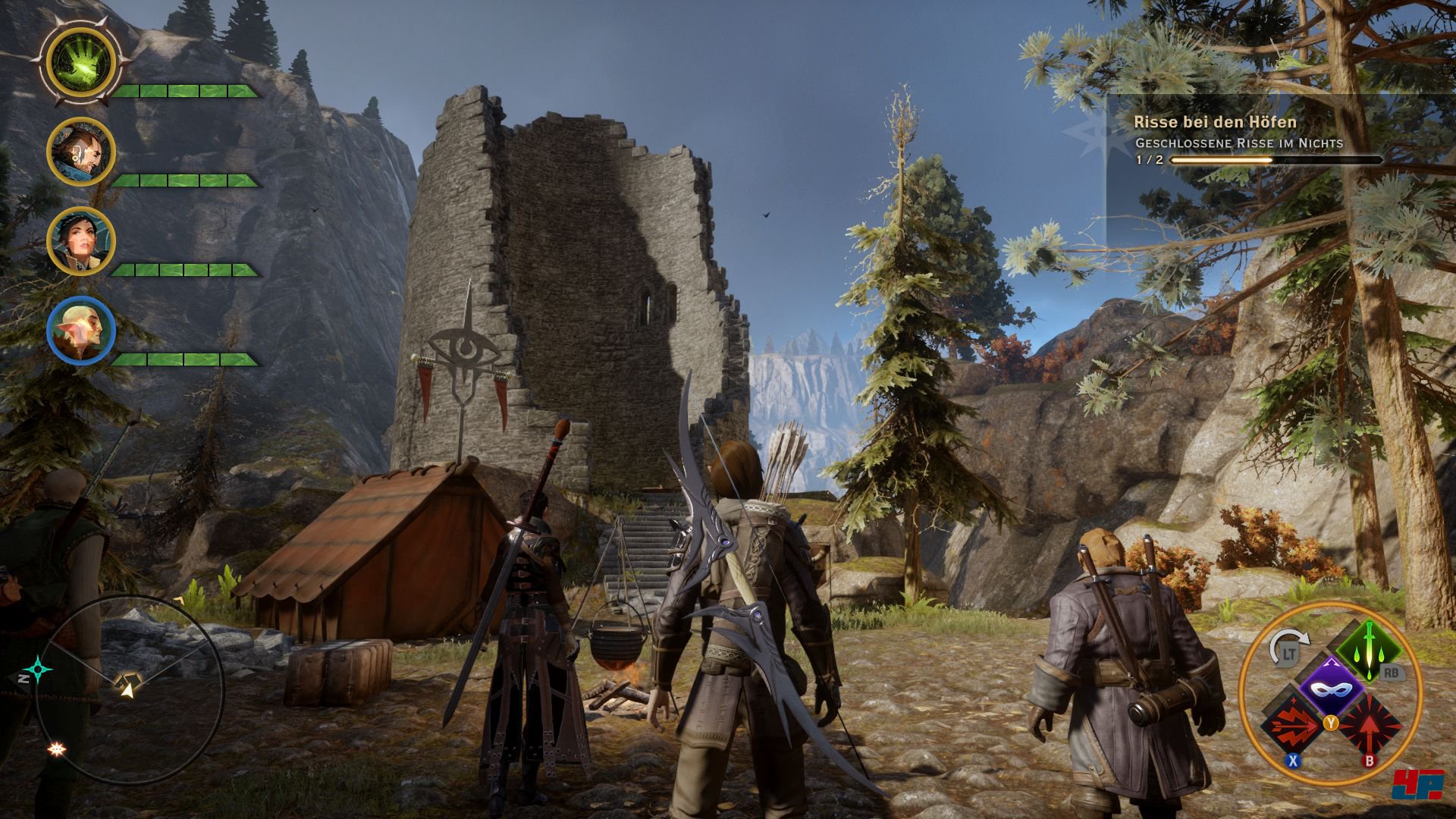Select the bearded warrior party portrait
Screen dimensions: 1456x819
81,152
